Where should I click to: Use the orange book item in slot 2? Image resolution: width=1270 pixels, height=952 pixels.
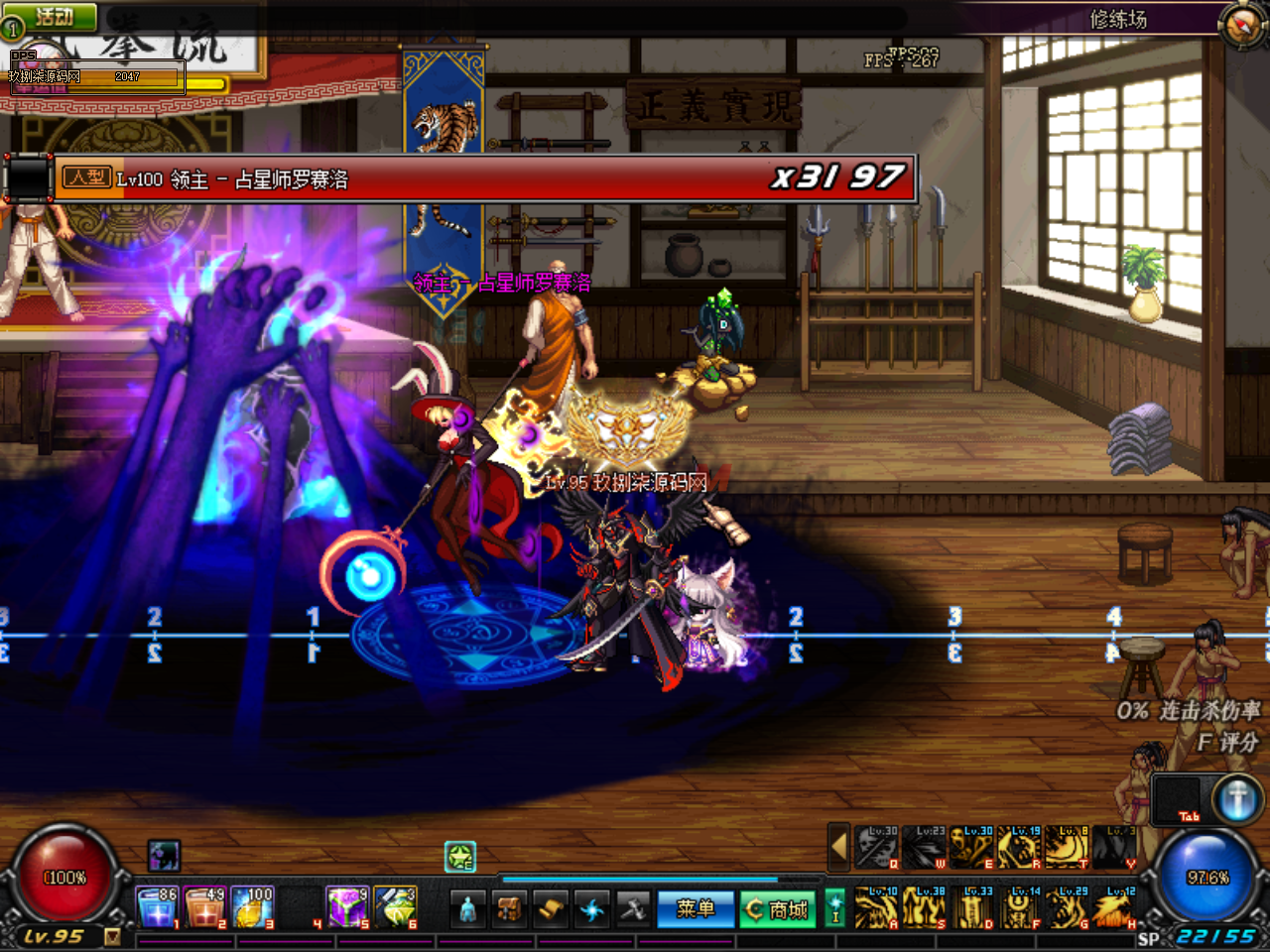tap(203, 907)
